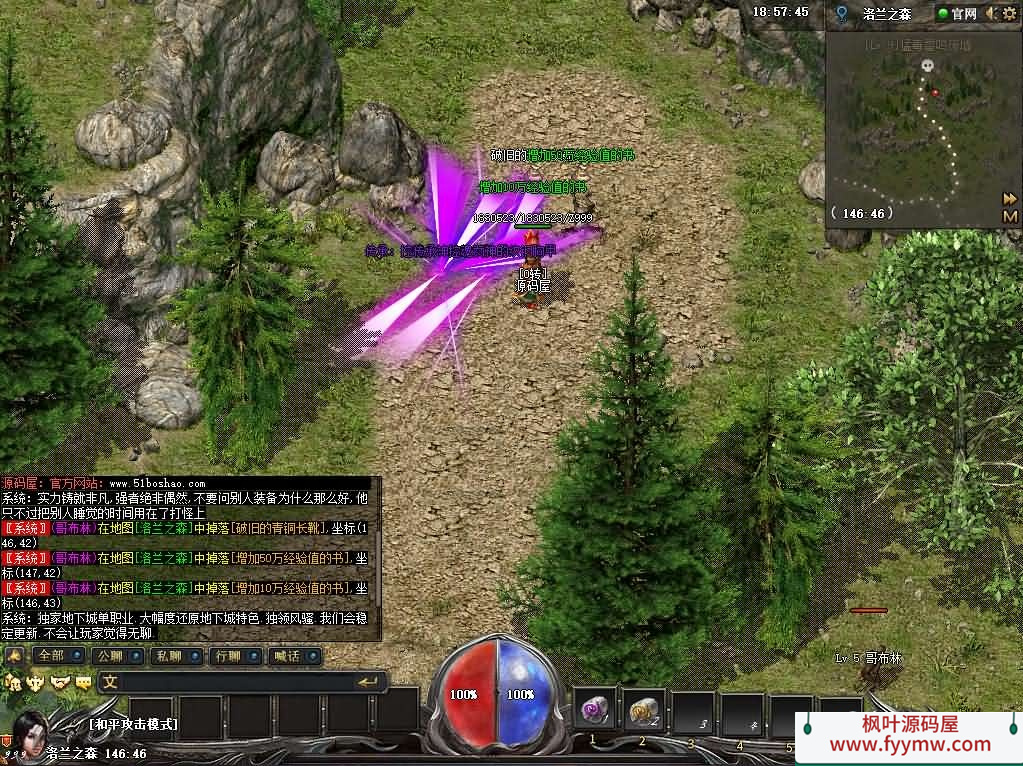Click the chat text input box
Screen dimensions: 1023x766
(230, 682)
